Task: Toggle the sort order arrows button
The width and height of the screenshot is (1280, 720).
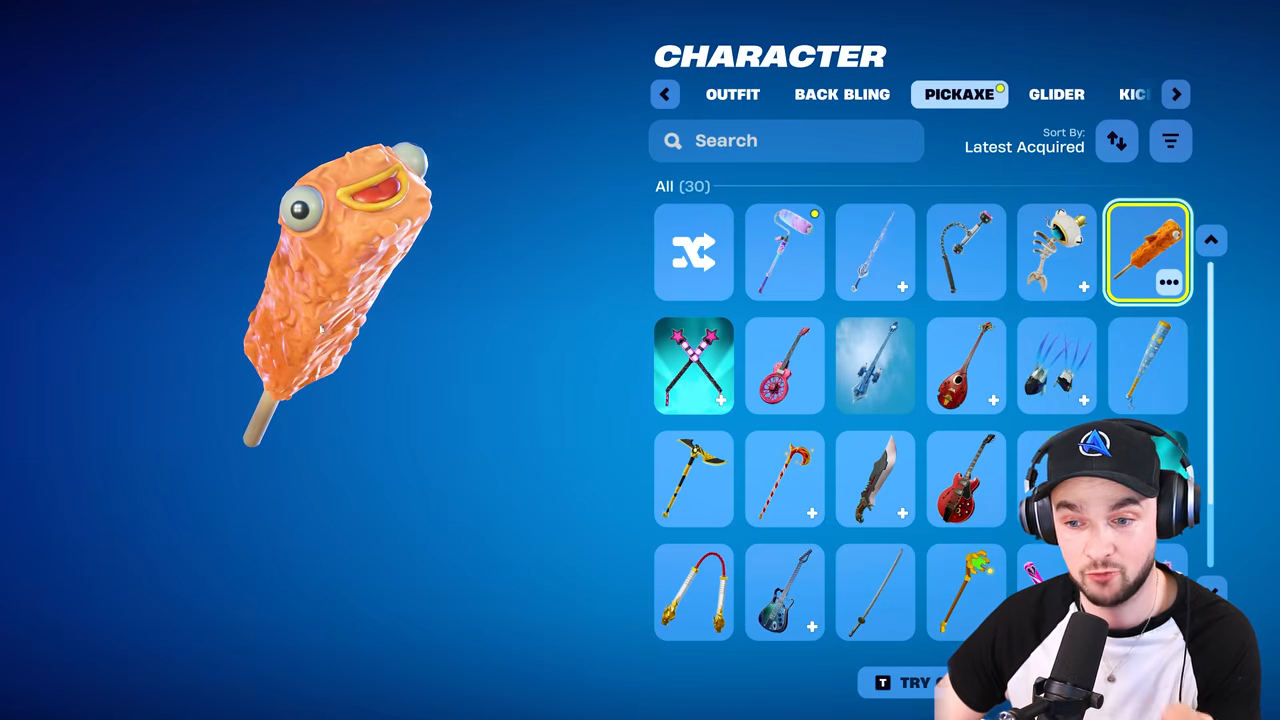Action: click(x=1117, y=141)
